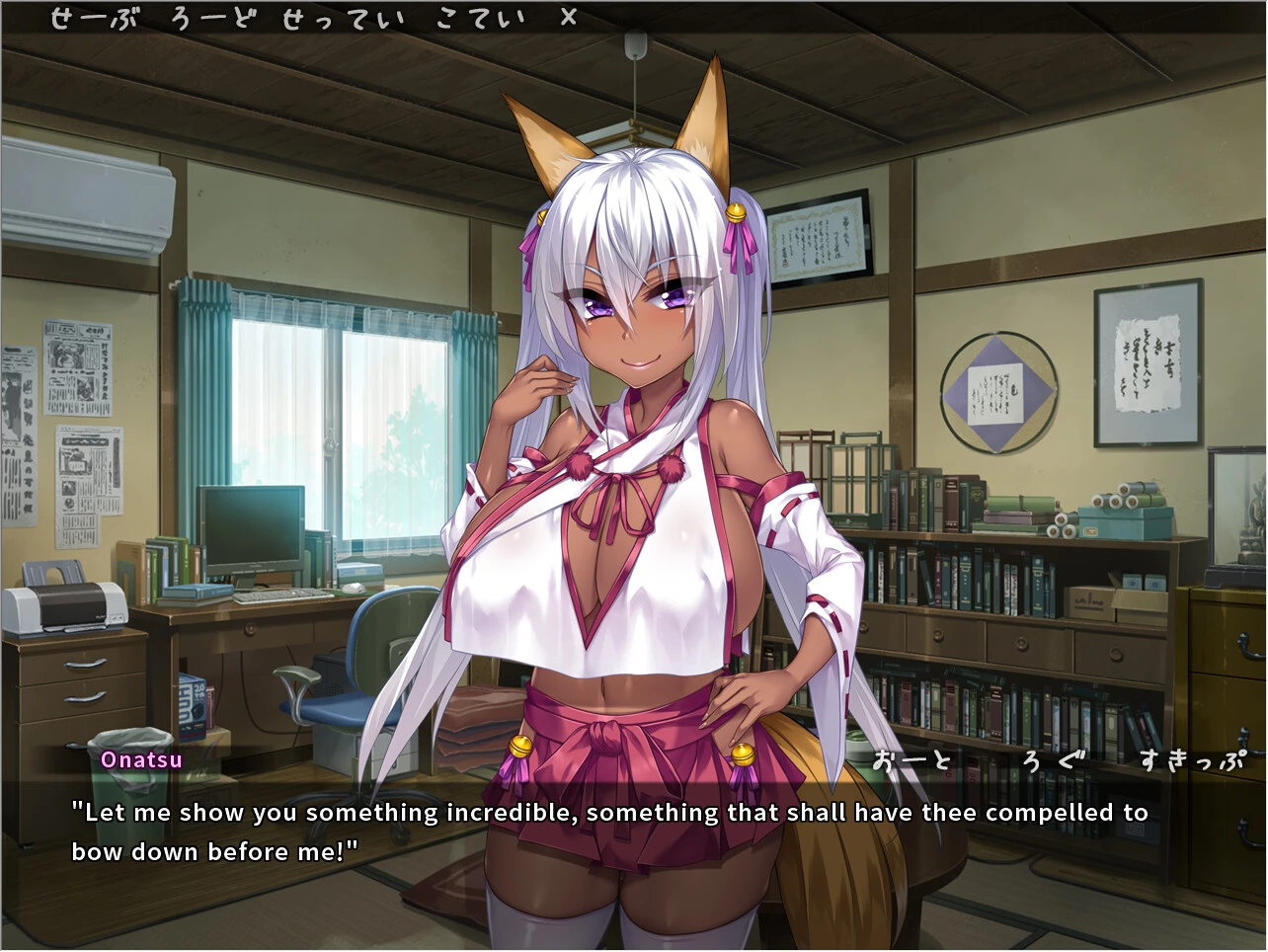Close the text window with × button

point(569,18)
